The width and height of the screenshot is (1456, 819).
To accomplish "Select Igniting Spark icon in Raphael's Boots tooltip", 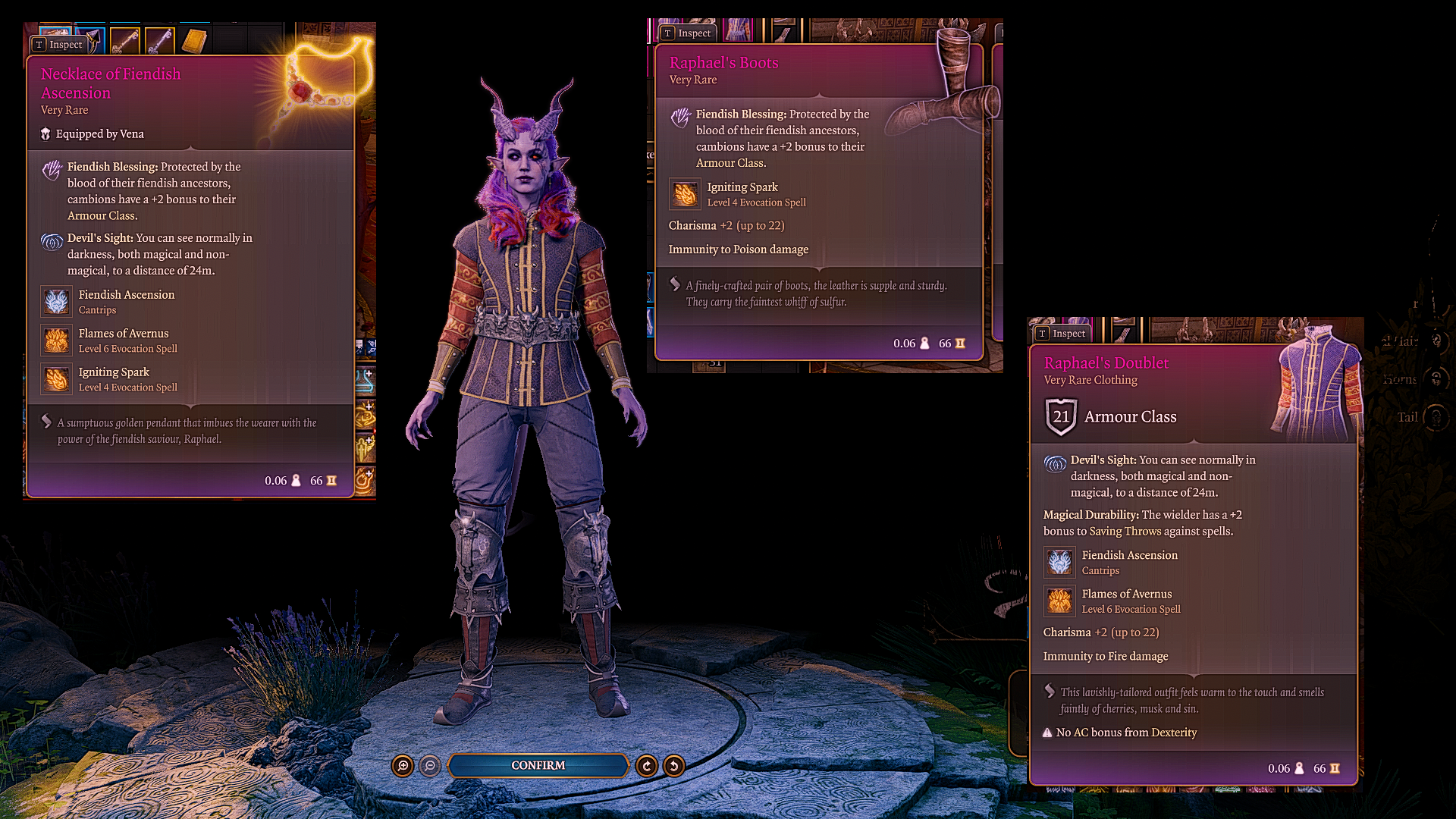I will [x=685, y=194].
